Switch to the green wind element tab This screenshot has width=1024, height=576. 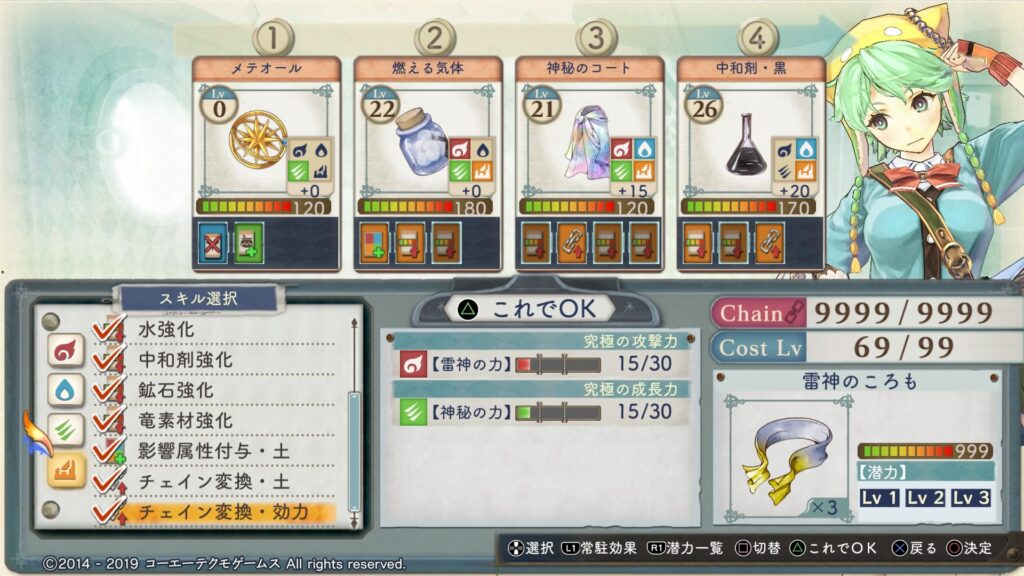point(65,430)
